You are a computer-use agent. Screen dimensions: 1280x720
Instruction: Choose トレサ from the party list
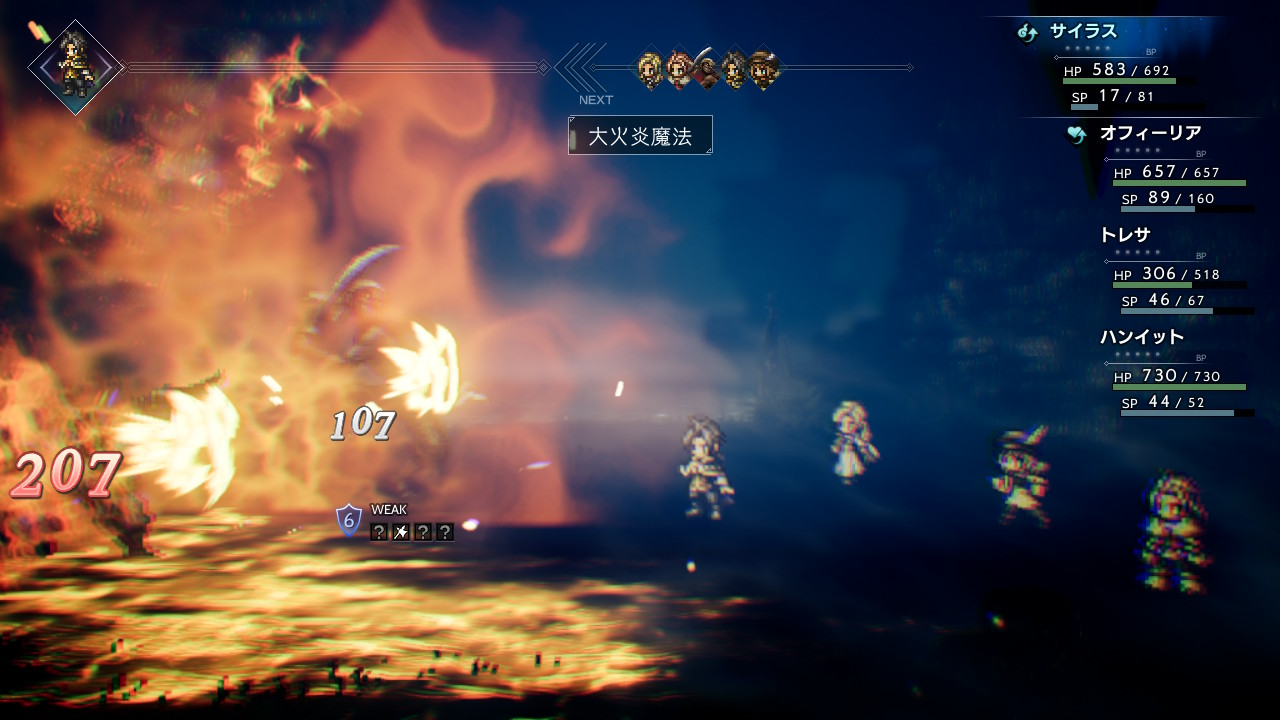click(x=1125, y=236)
